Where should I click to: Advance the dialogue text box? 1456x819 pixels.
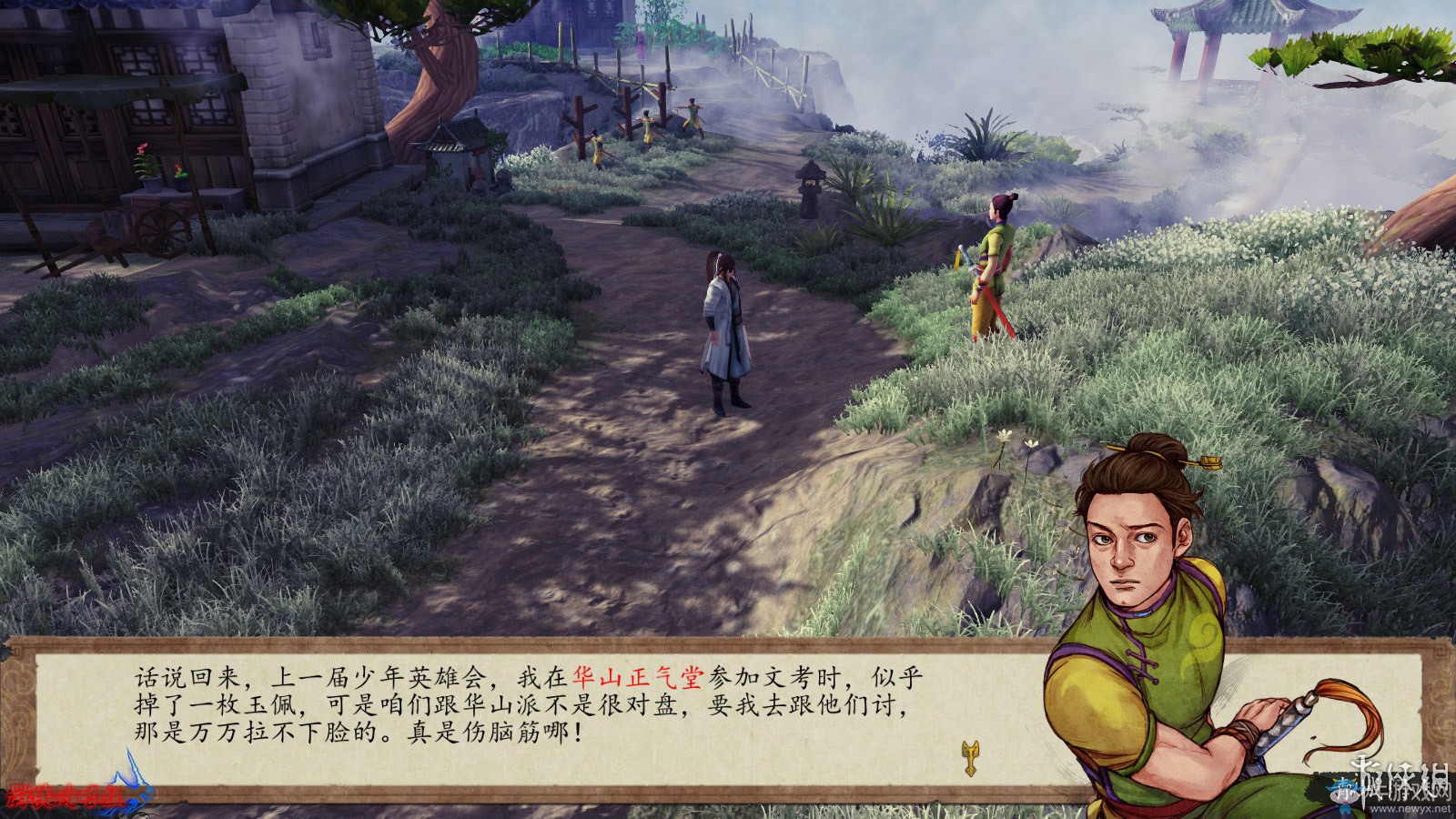pos(528,719)
